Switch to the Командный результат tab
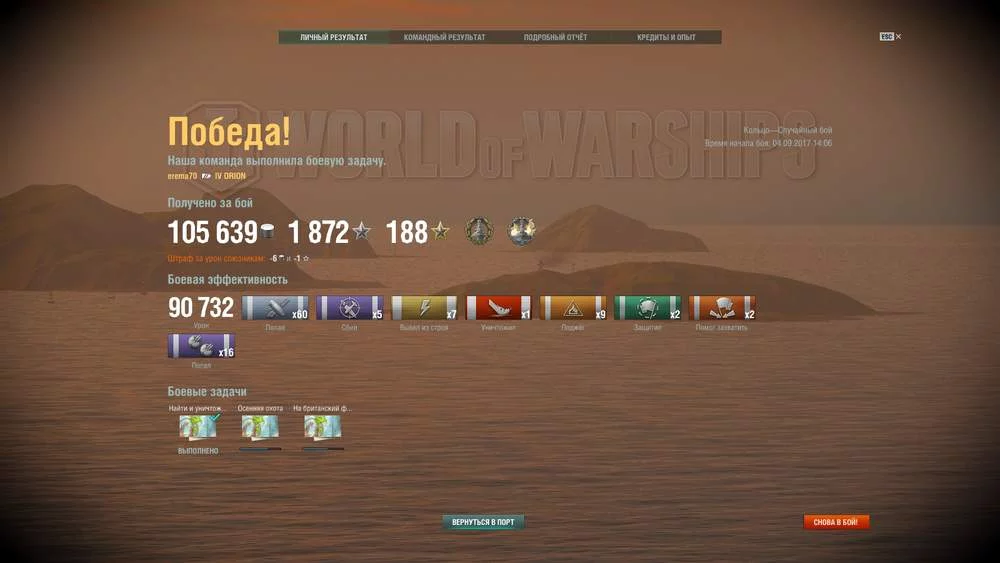The image size is (1000, 563). click(444, 38)
